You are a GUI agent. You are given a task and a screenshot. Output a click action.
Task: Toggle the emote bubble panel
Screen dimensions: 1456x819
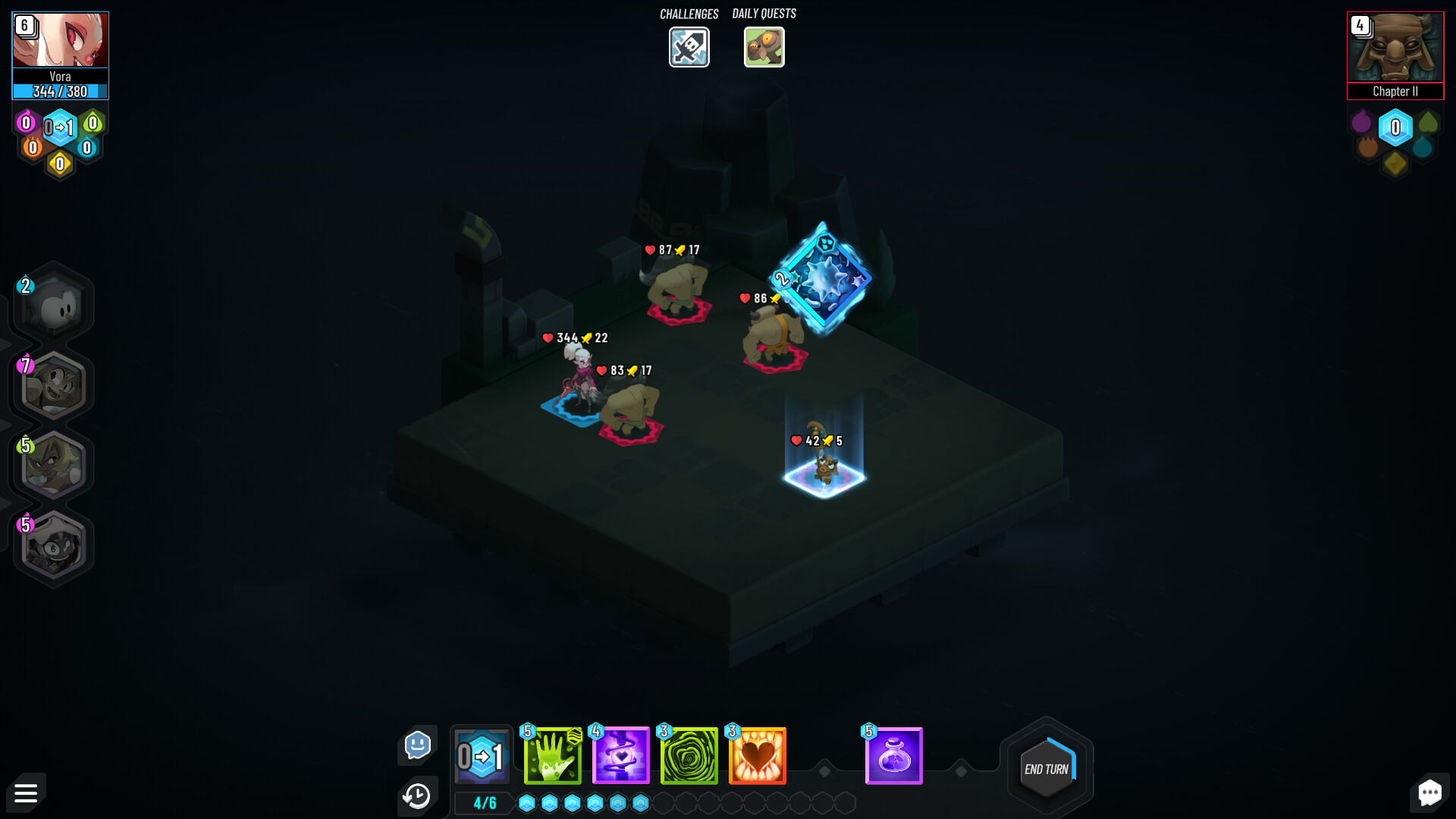click(417, 745)
